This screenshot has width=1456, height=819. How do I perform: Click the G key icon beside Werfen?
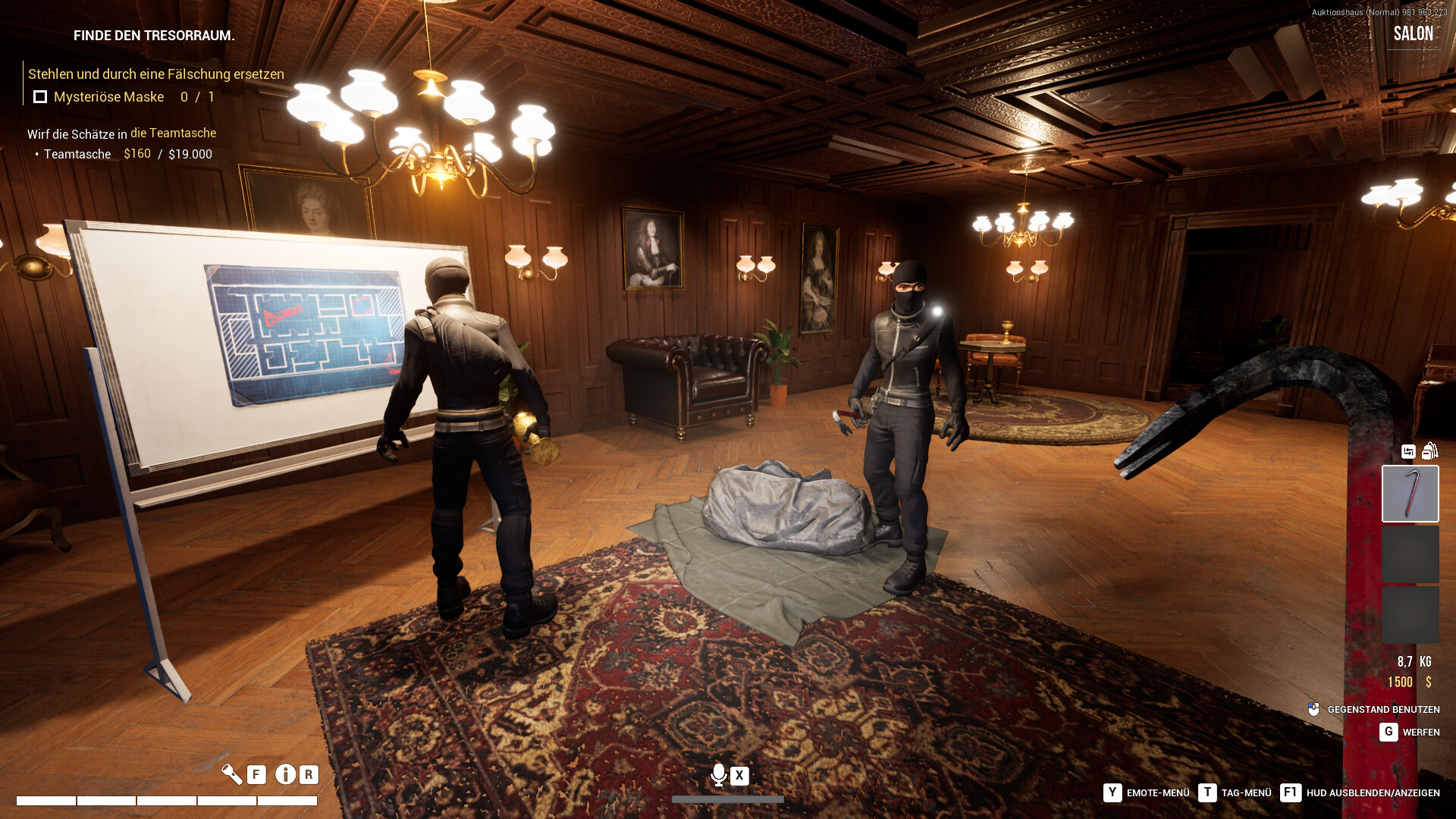[x=1388, y=733]
